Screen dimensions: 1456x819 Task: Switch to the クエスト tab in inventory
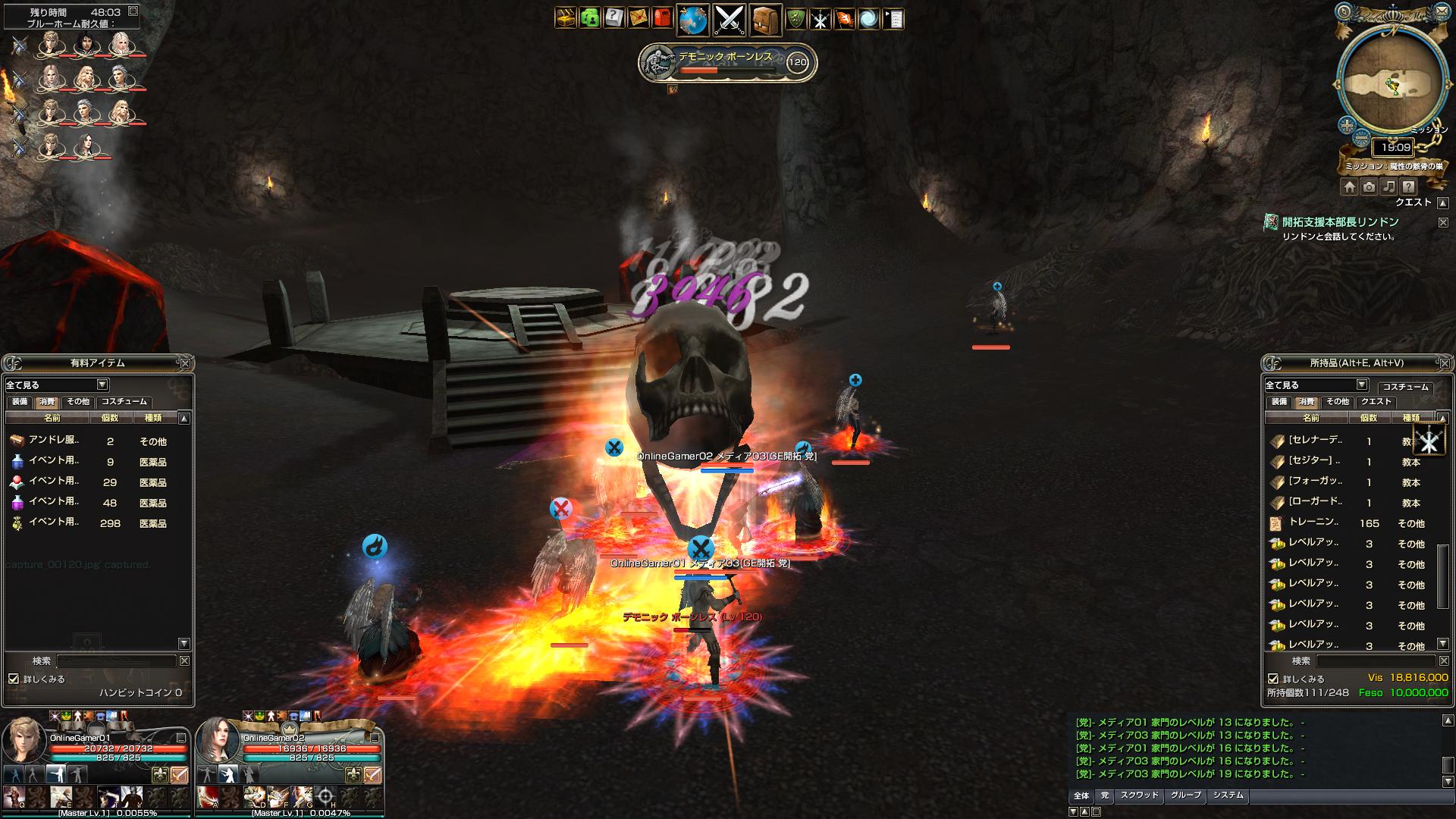click(x=1376, y=402)
